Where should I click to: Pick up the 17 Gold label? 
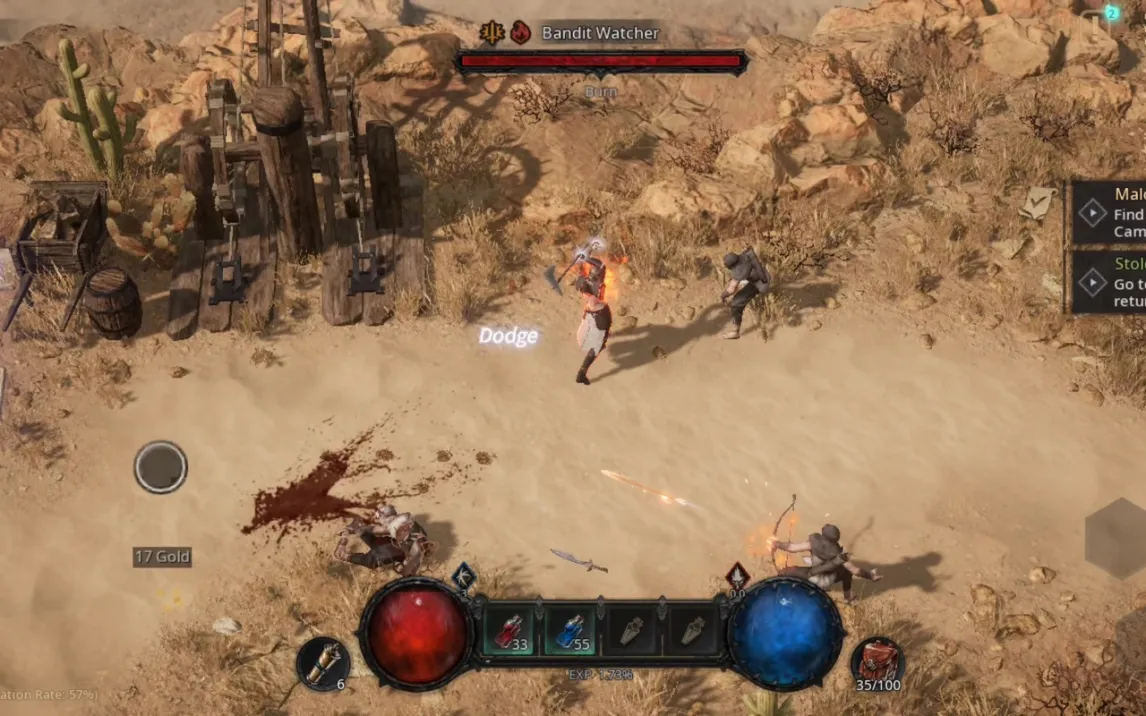pyautogui.click(x=162, y=557)
